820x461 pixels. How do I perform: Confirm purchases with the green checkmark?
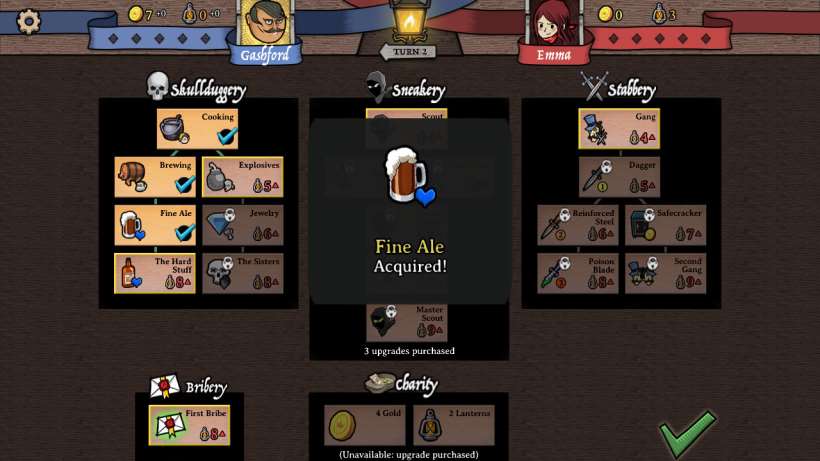click(687, 432)
